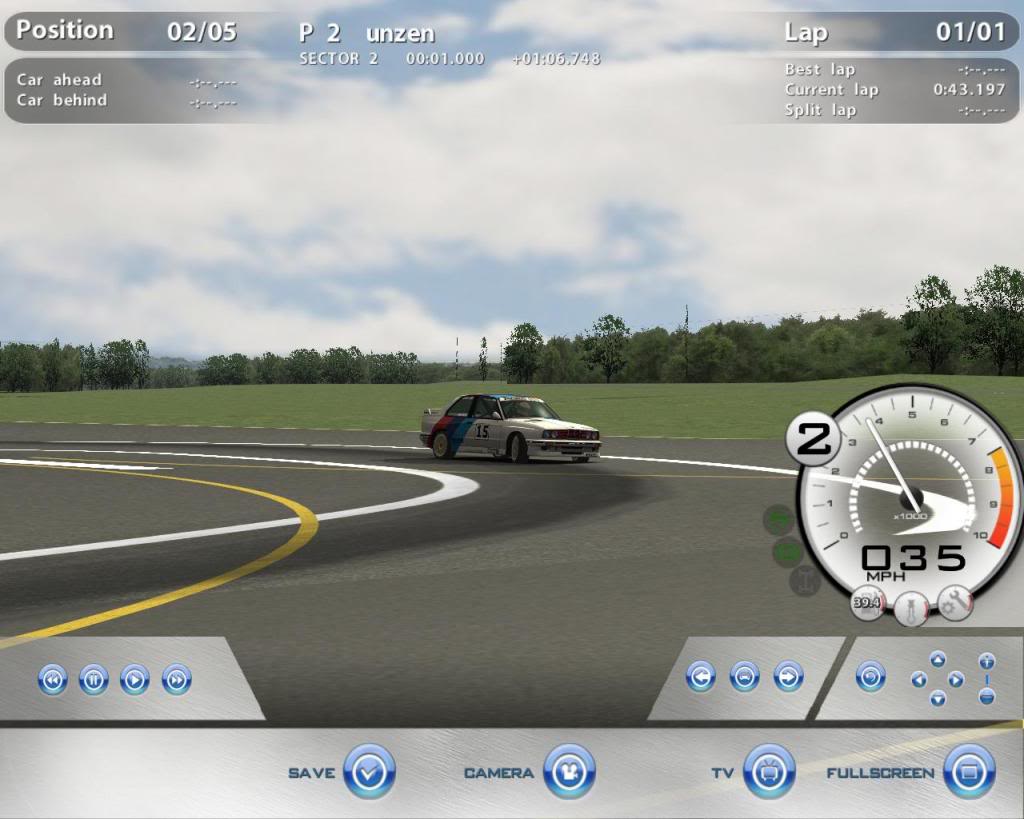This screenshot has height=819, width=1024.
Task: Reset the camera with the circular arrow
Action: (871, 677)
